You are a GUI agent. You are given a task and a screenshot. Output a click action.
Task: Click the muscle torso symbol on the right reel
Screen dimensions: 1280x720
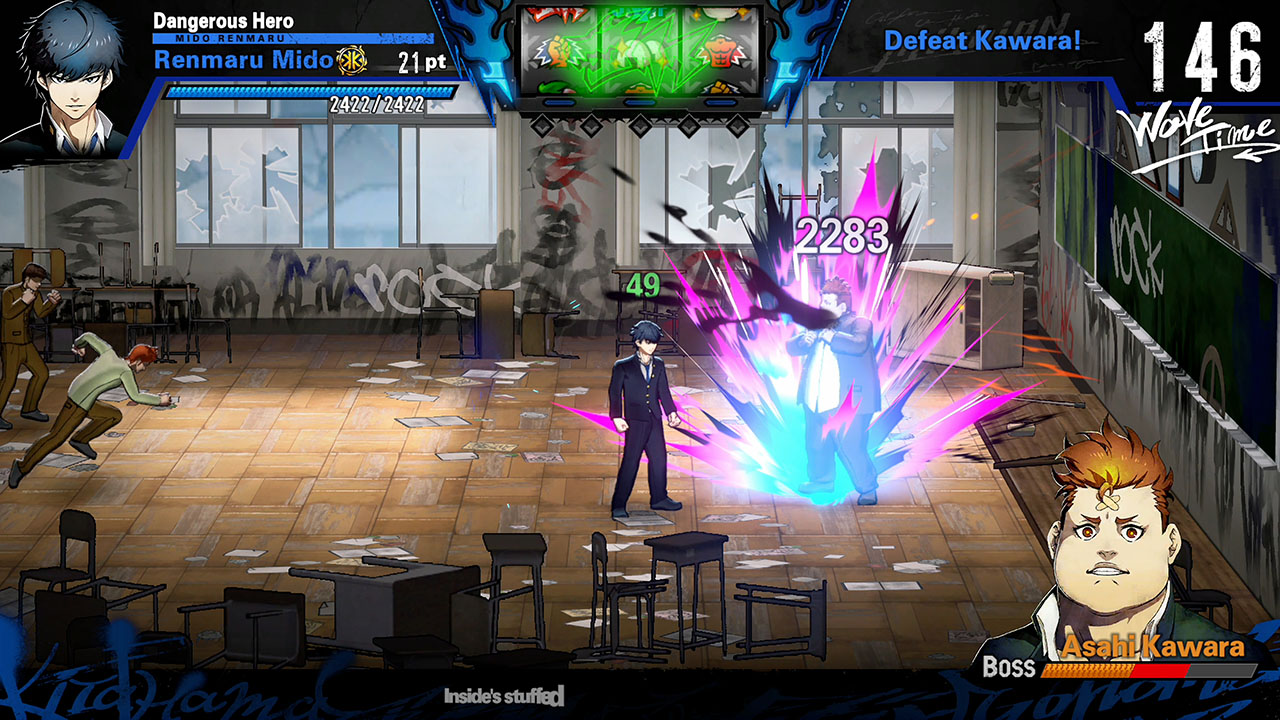[721, 52]
